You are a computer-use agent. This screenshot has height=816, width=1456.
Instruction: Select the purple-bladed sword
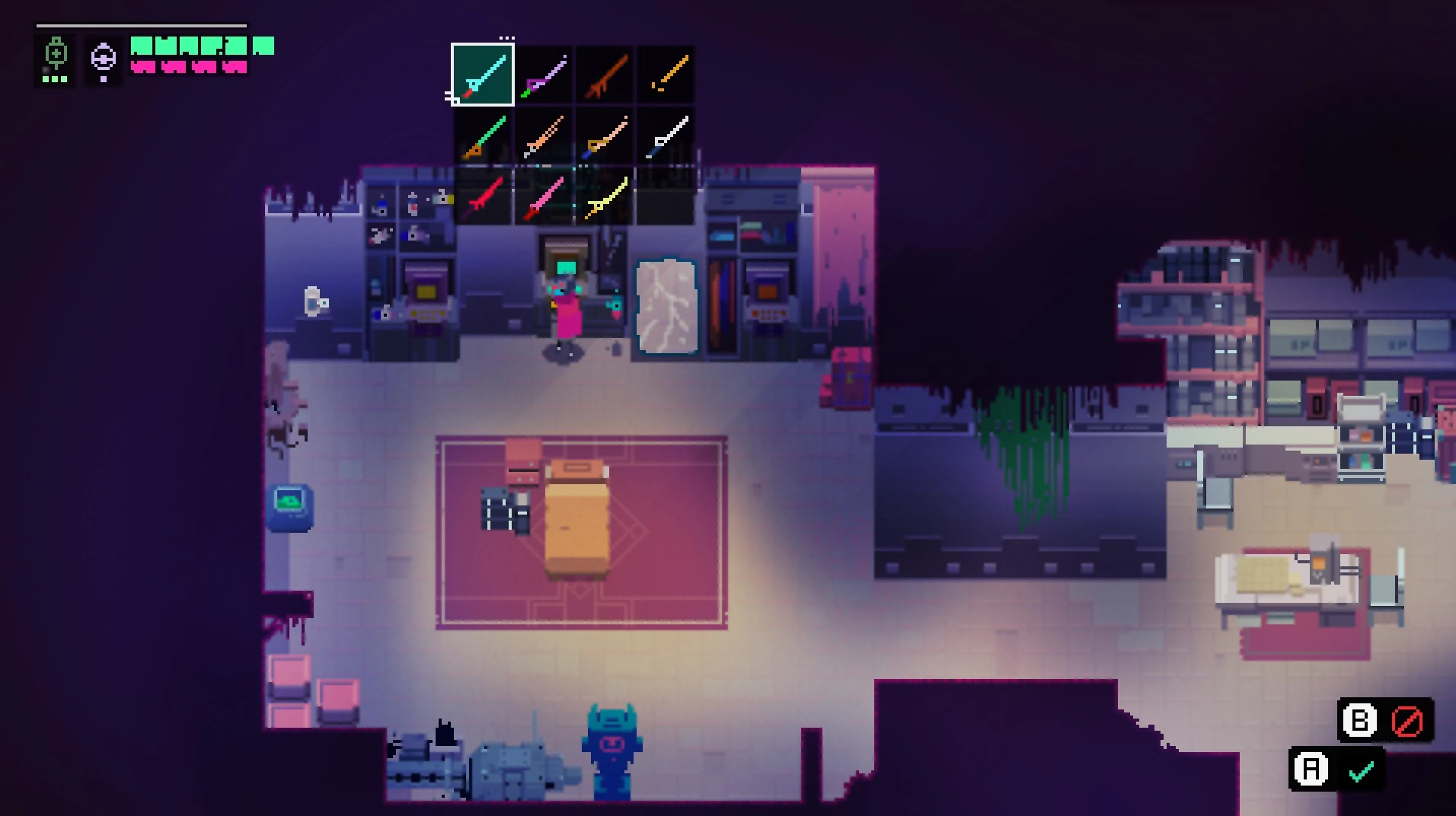coord(543,75)
